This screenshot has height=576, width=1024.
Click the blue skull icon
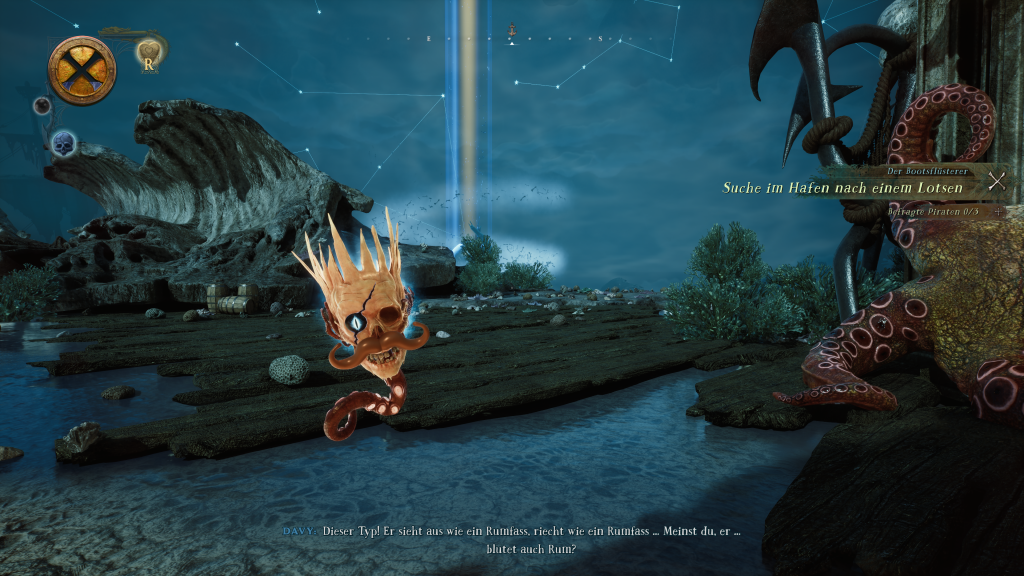(64, 143)
